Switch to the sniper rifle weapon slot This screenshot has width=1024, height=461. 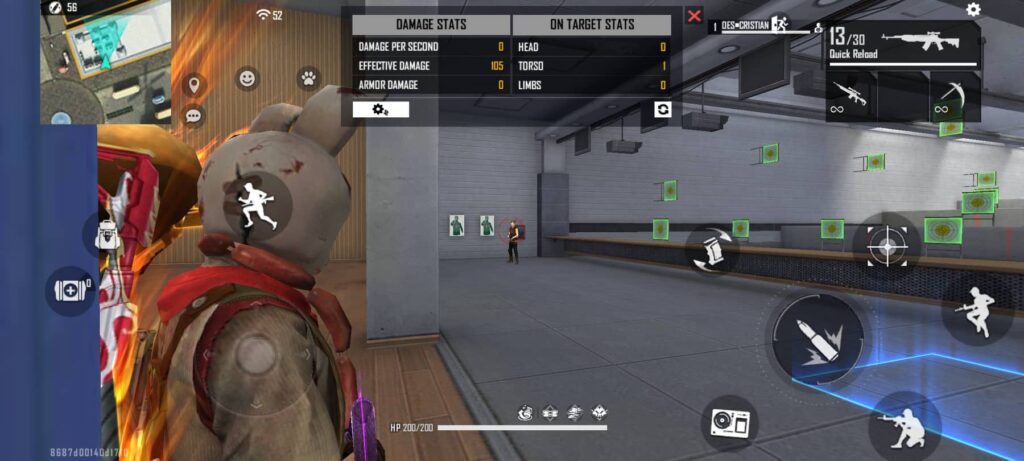pyautogui.click(x=852, y=97)
